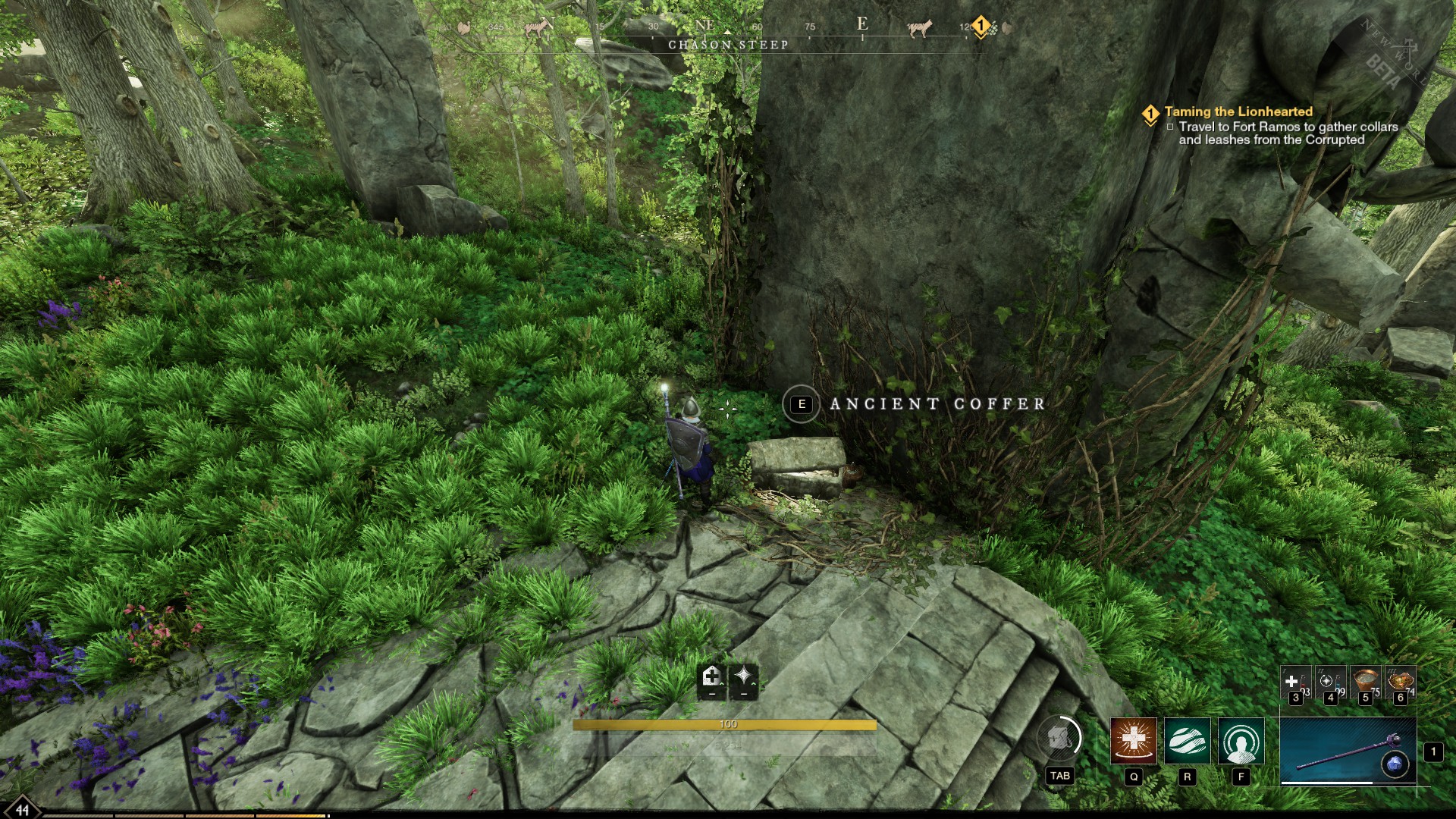
Task: Select the NE heading on the compass bar
Action: point(705,25)
